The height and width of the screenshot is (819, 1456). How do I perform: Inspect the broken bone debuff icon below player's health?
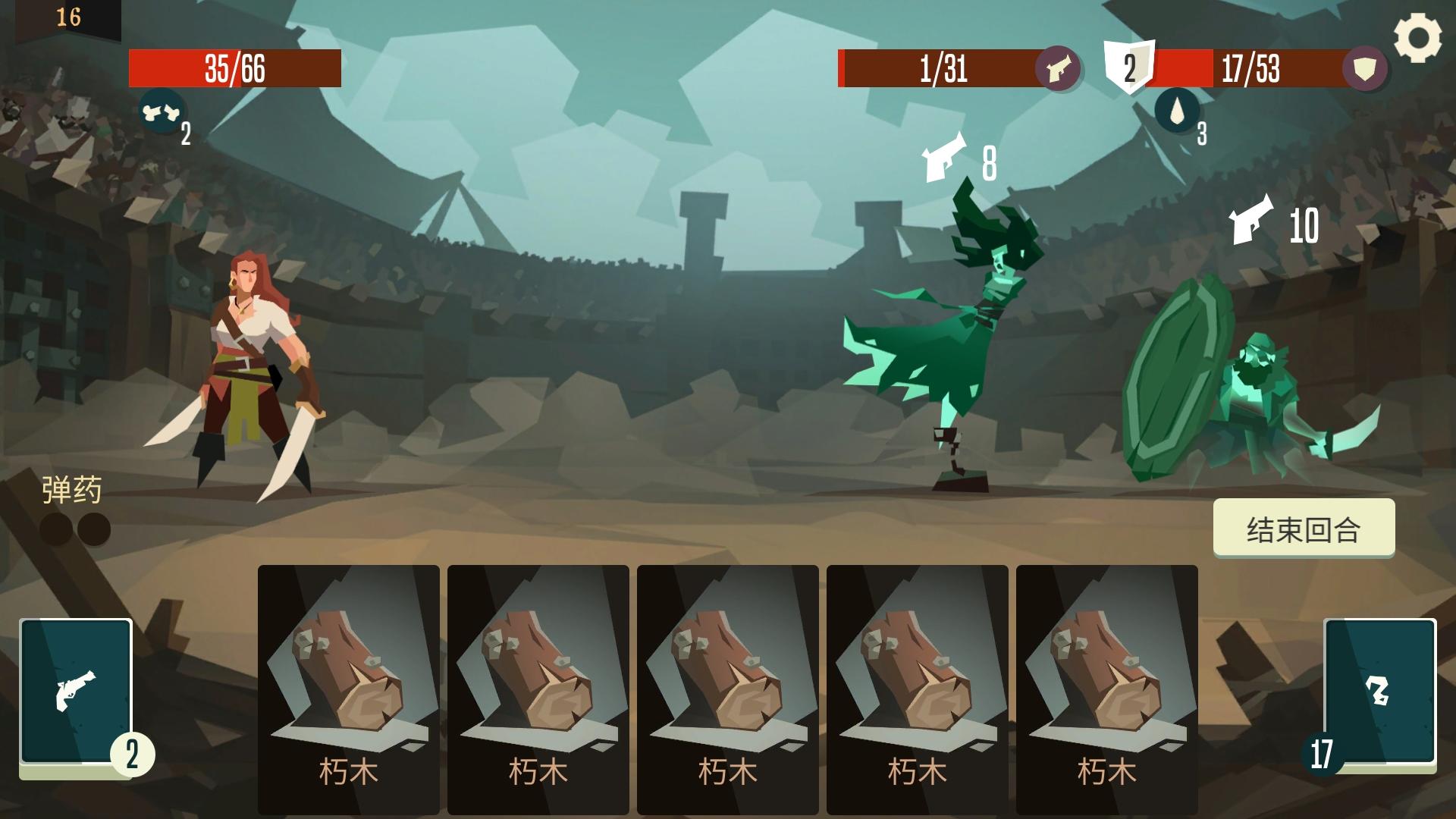click(162, 114)
